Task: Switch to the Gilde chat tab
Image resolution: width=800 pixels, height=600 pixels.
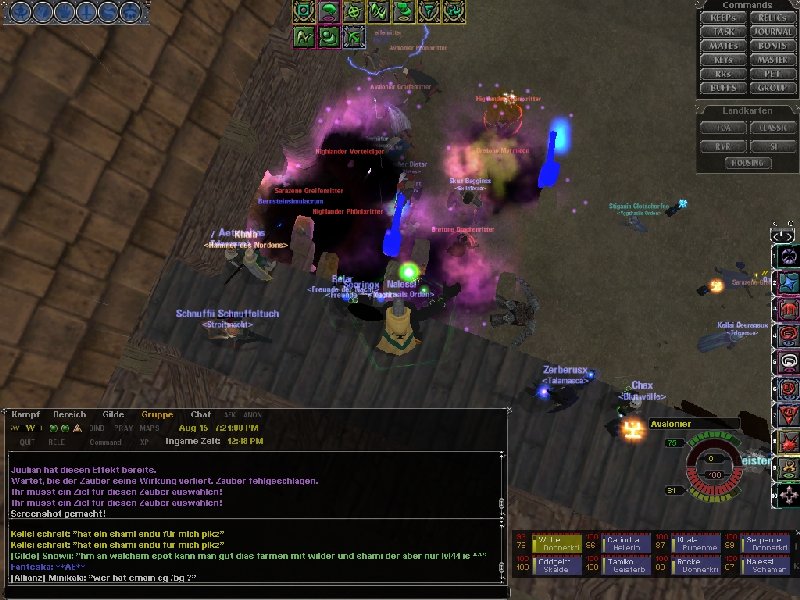Action: pos(113,414)
